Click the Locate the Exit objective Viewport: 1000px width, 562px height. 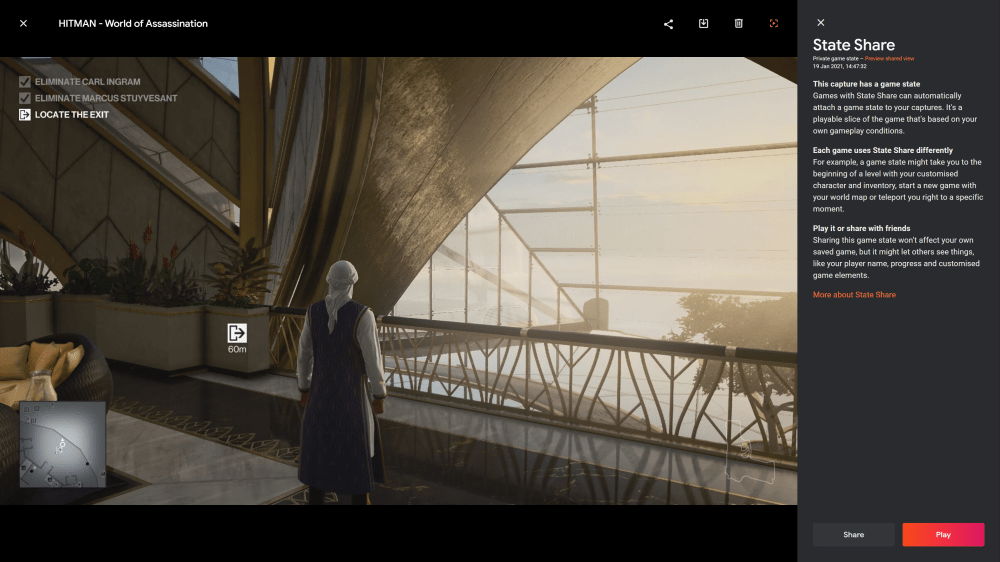click(71, 114)
